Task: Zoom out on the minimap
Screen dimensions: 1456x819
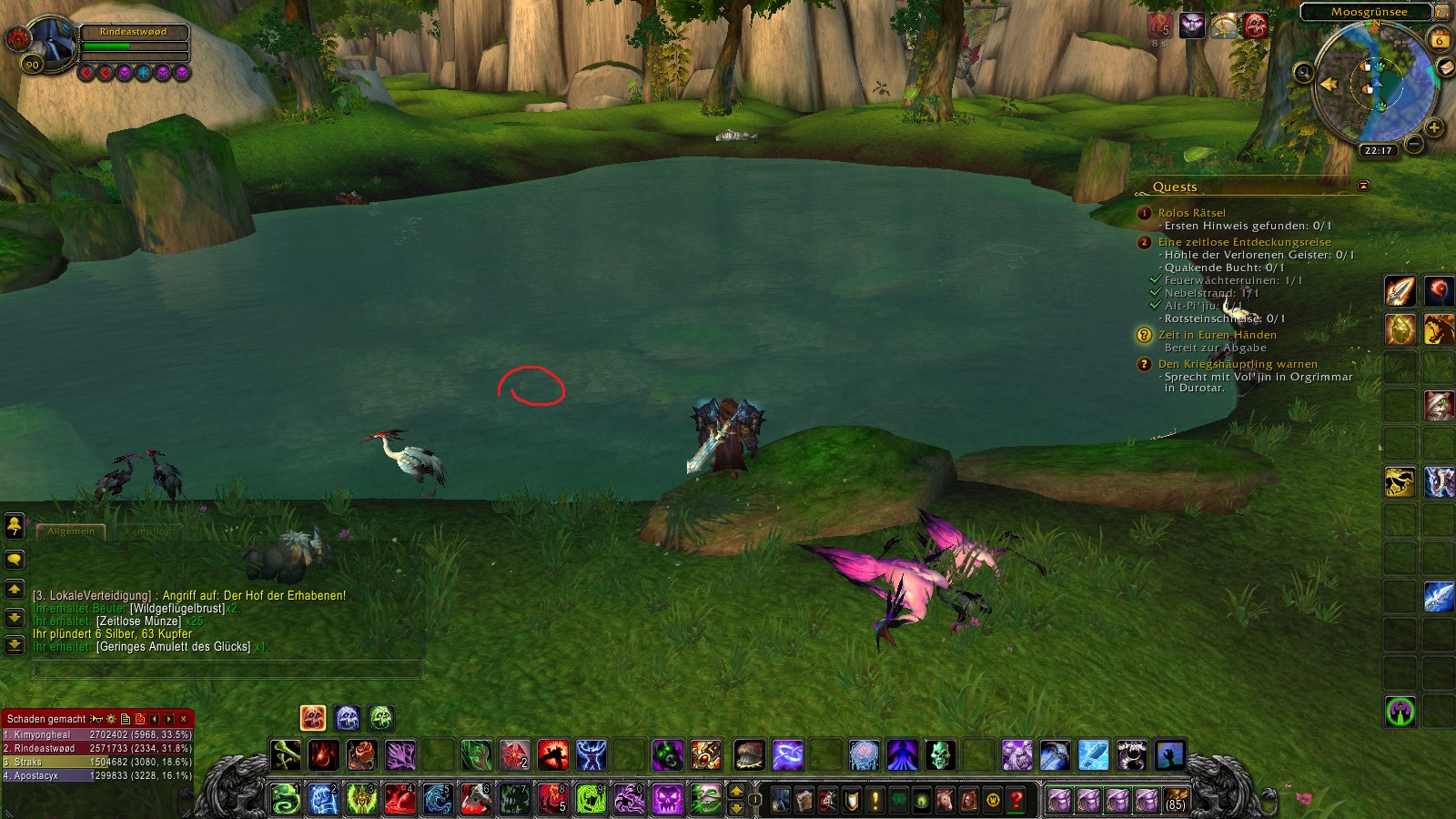Action: pyautogui.click(x=1414, y=144)
